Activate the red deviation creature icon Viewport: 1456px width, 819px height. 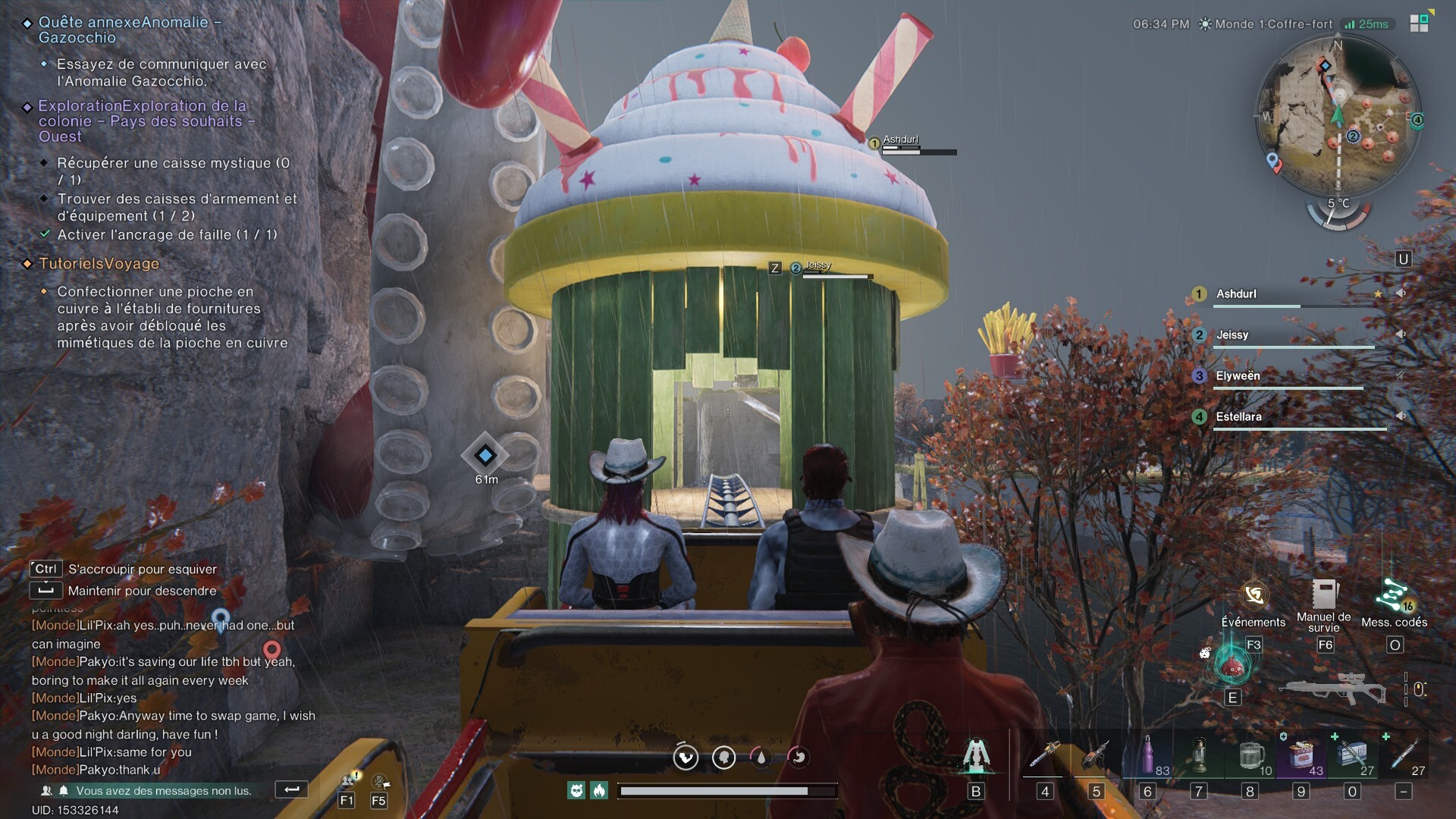tap(1232, 665)
